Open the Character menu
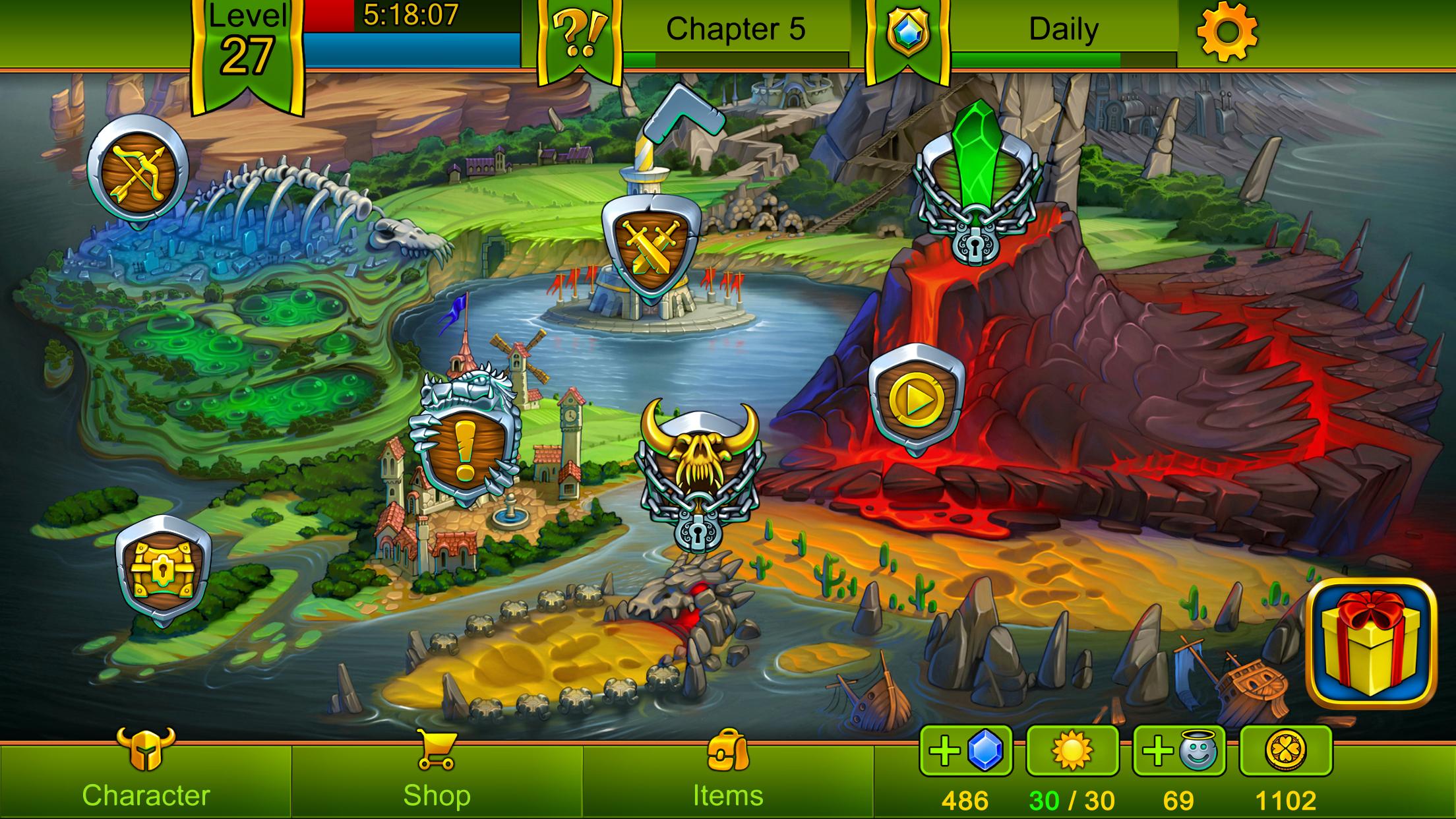The height and width of the screenshot is (819, 1456). 146,778
